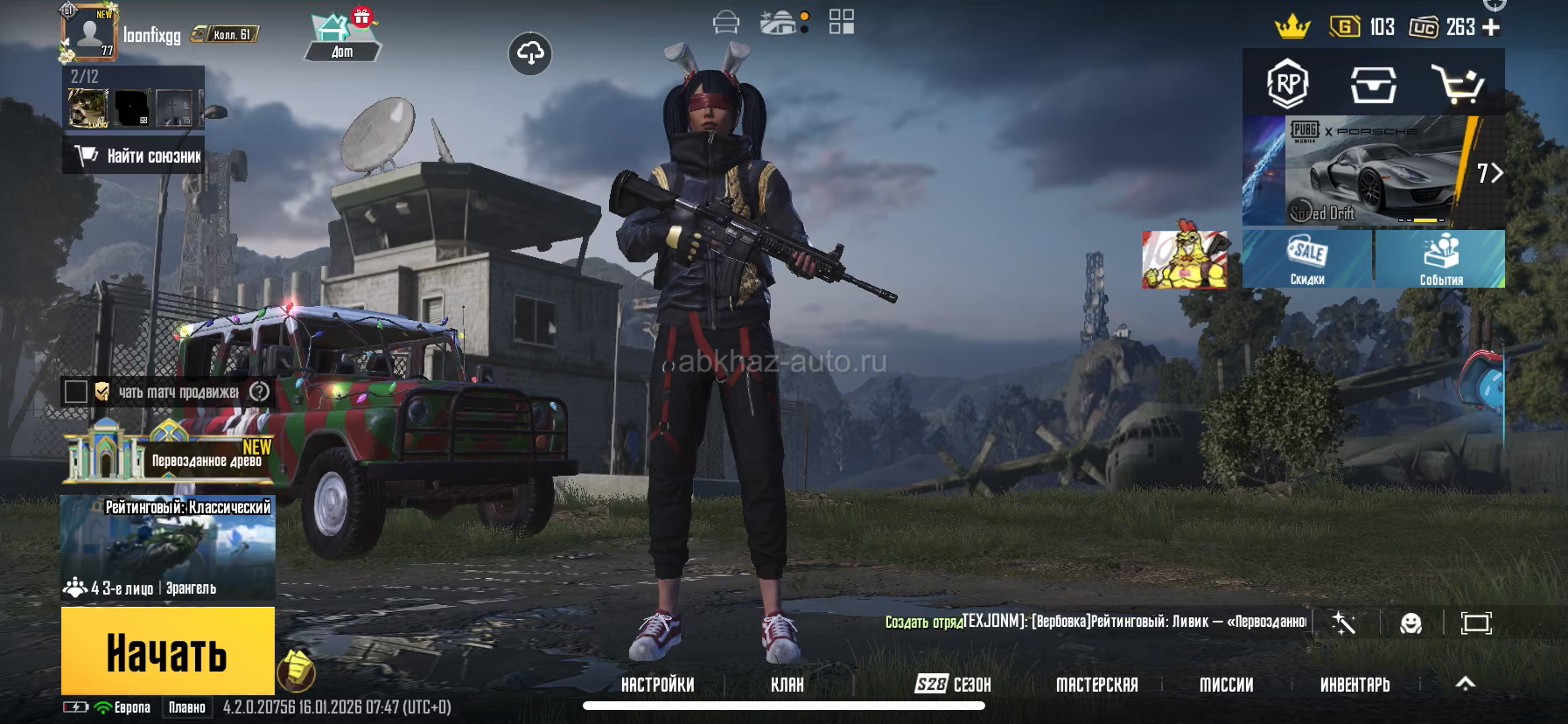Open the Royale Pass RP icon
Screen dimensions: 1568x724
1287,84
